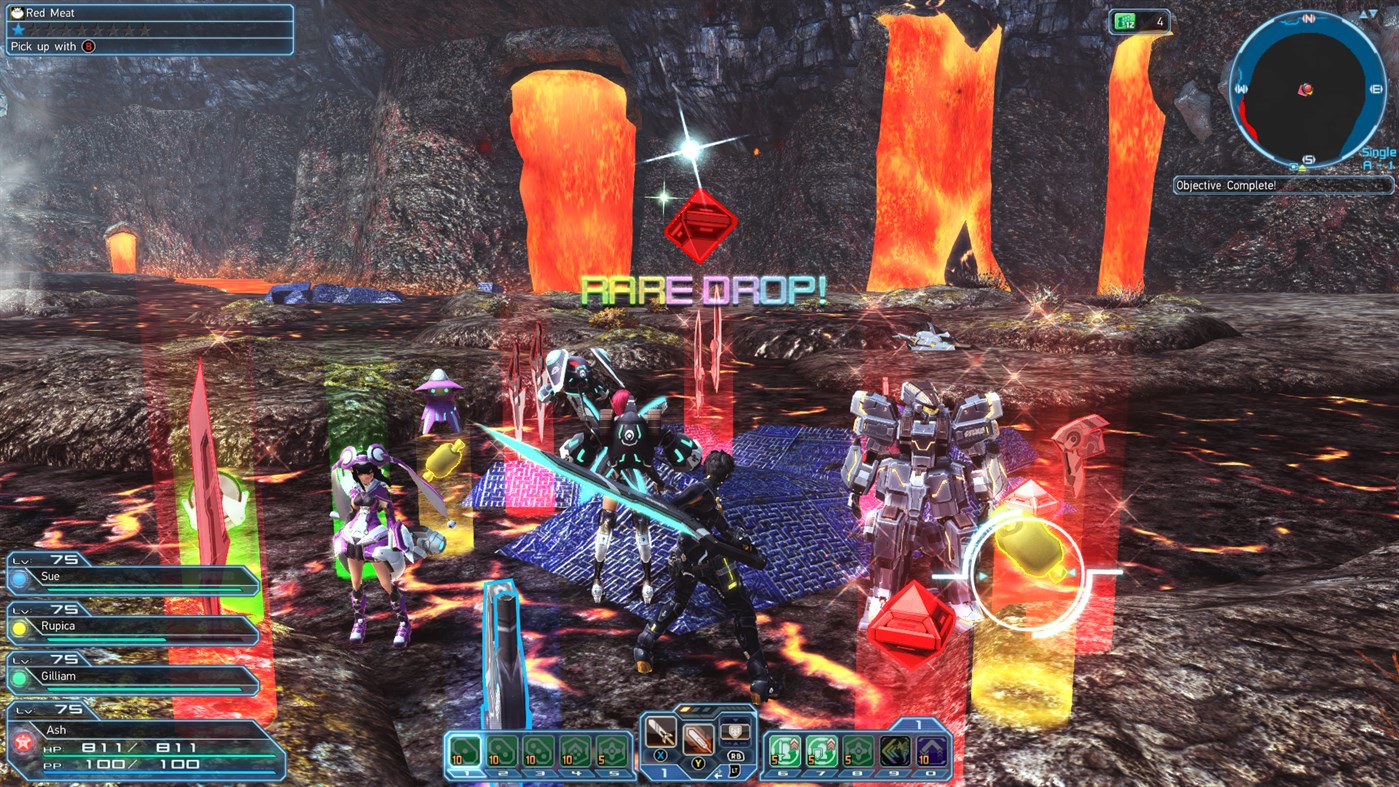1399x787 pixels.
Task: Click the green item counter icon at top right
Action: 1124,20
